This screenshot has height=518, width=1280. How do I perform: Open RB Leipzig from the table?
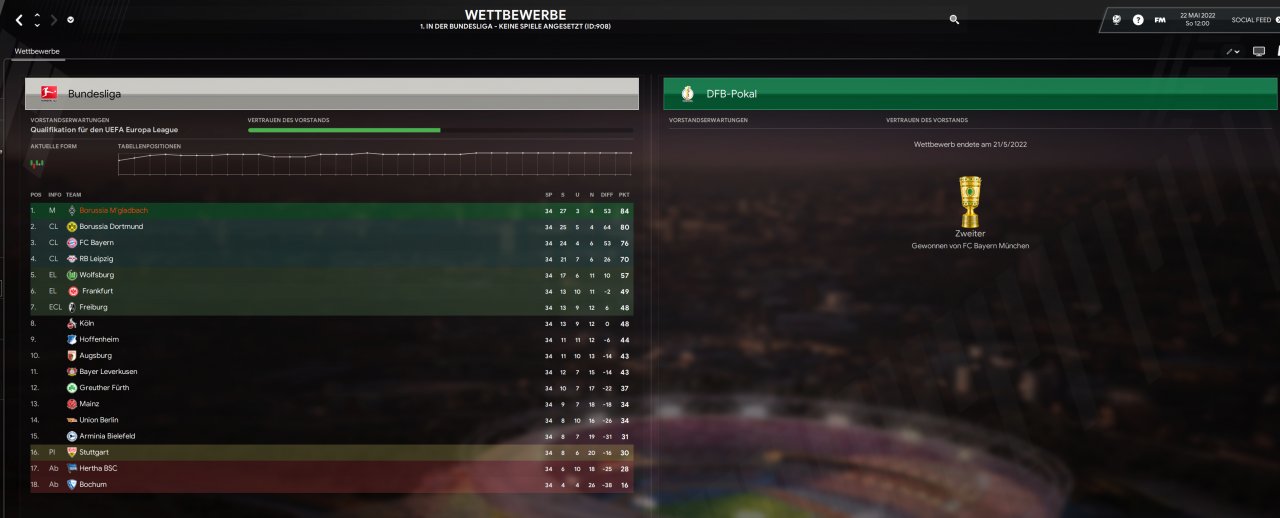click(x=96, y=259)
